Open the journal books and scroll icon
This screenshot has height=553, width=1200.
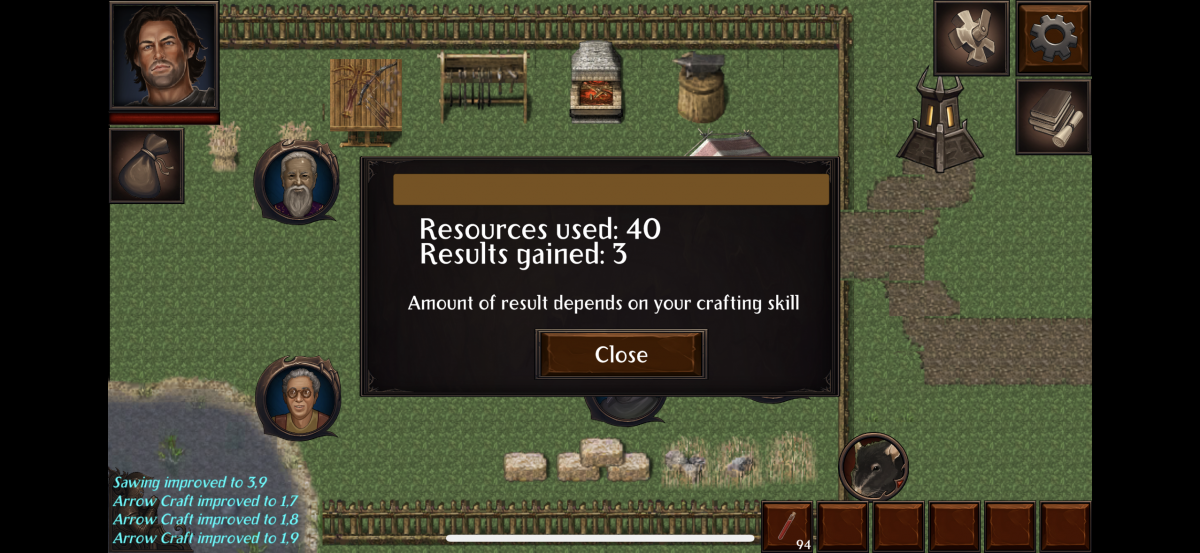[1053, 117]
